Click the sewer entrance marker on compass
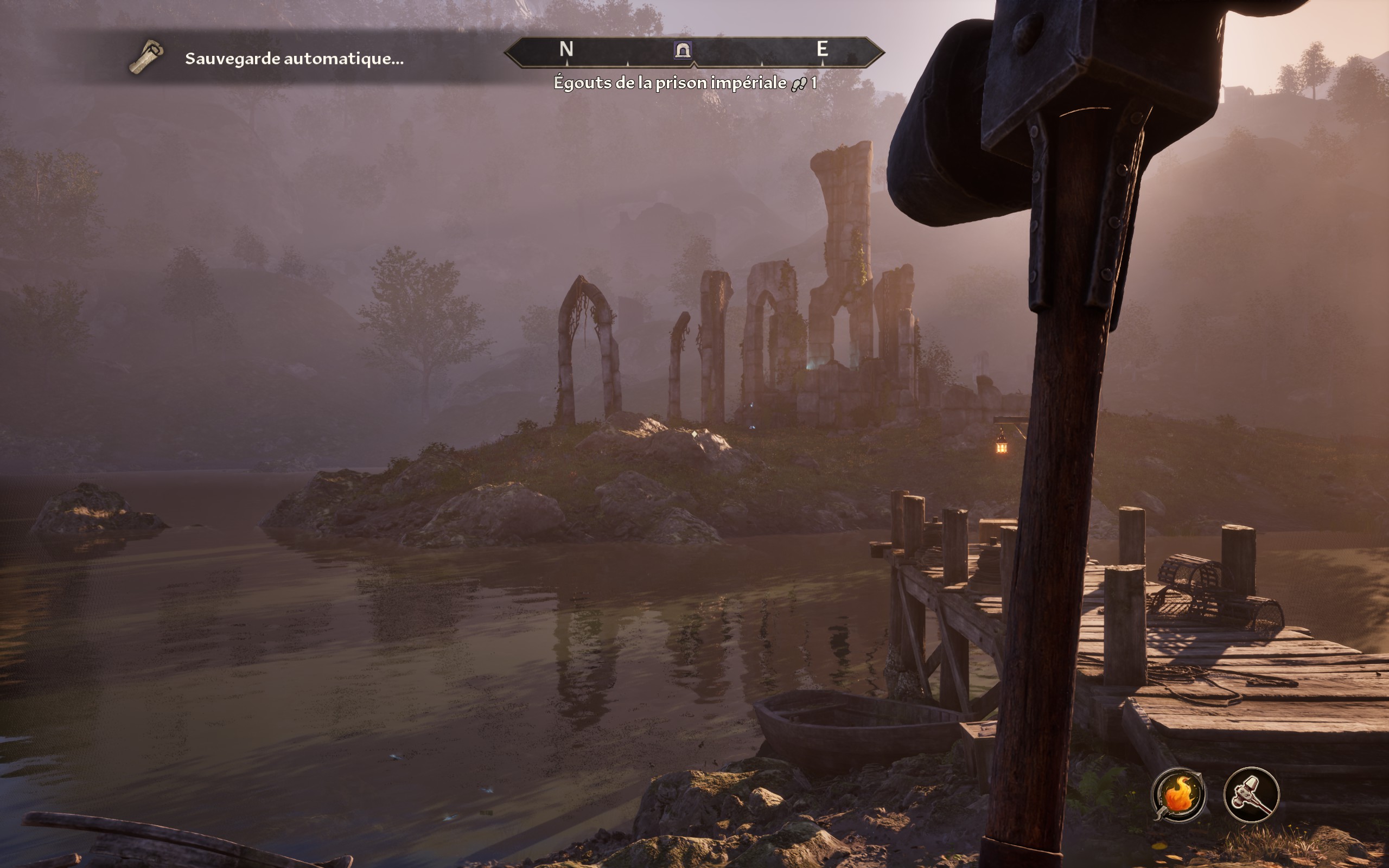This screenshot has height=868, width=1389. tap(683, 50)
